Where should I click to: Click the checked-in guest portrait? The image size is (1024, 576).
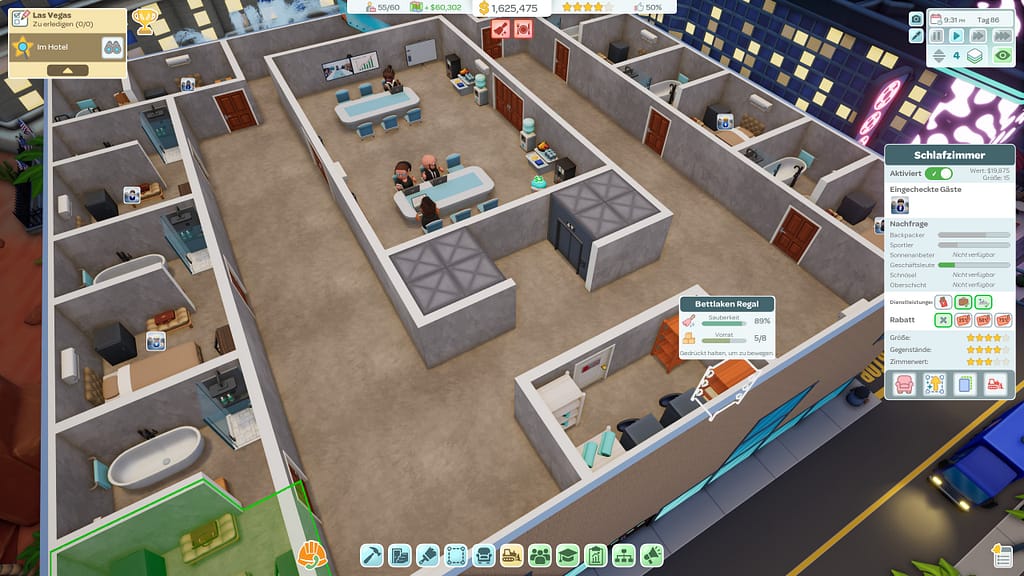(x=900, y=204)
